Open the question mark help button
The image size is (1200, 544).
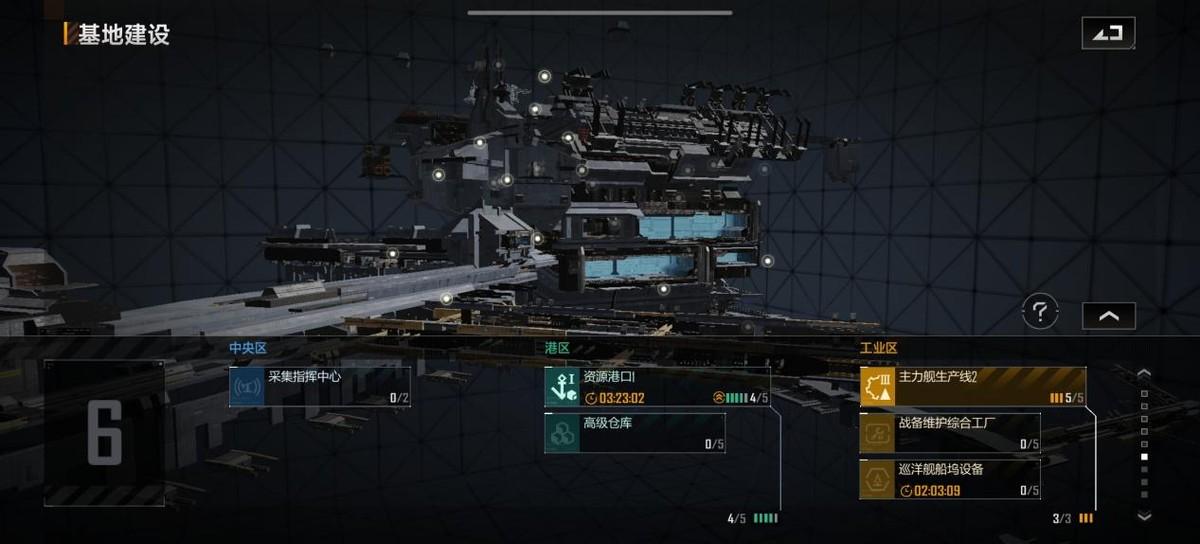click(x=1040, y=313)
